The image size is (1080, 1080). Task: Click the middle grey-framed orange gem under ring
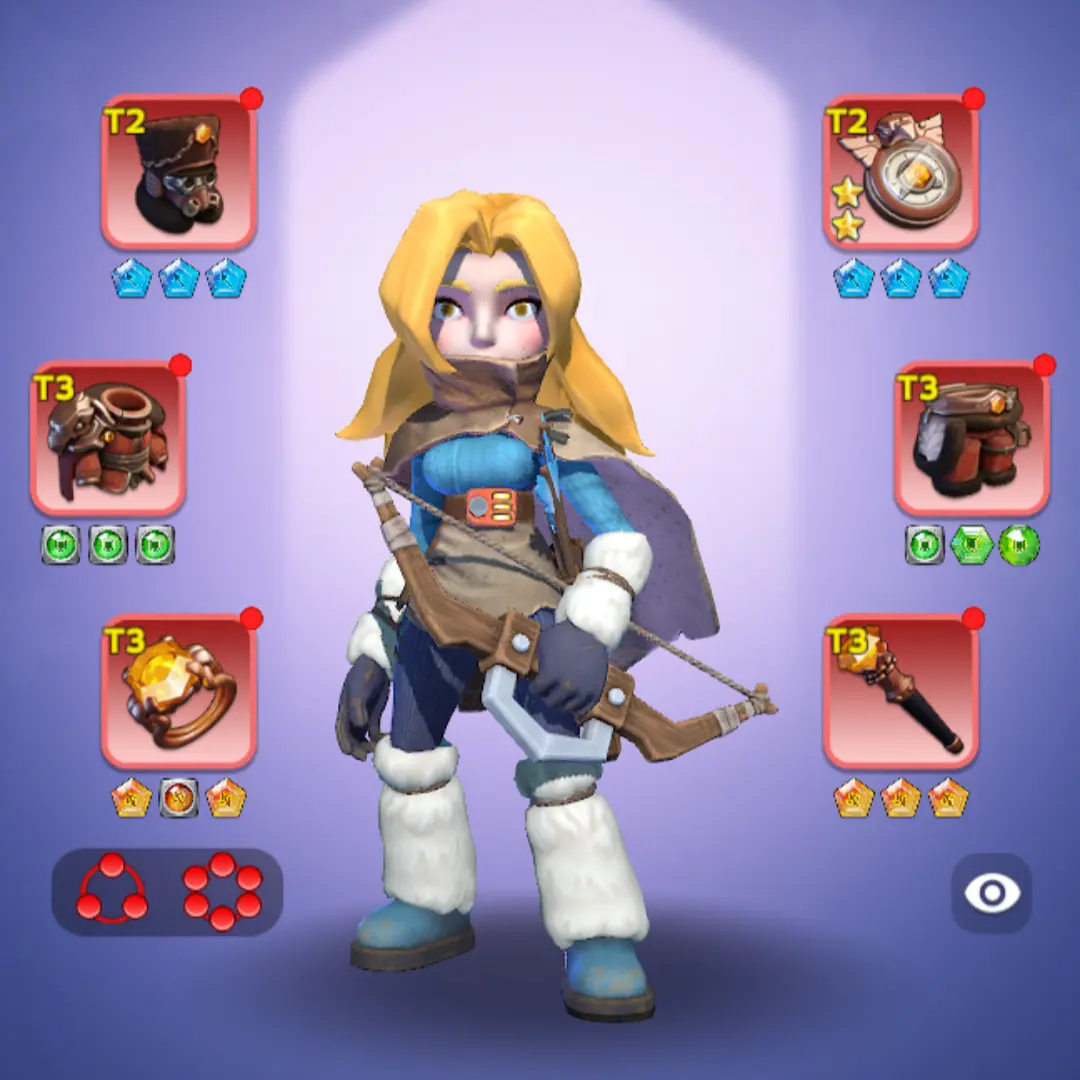179,798
